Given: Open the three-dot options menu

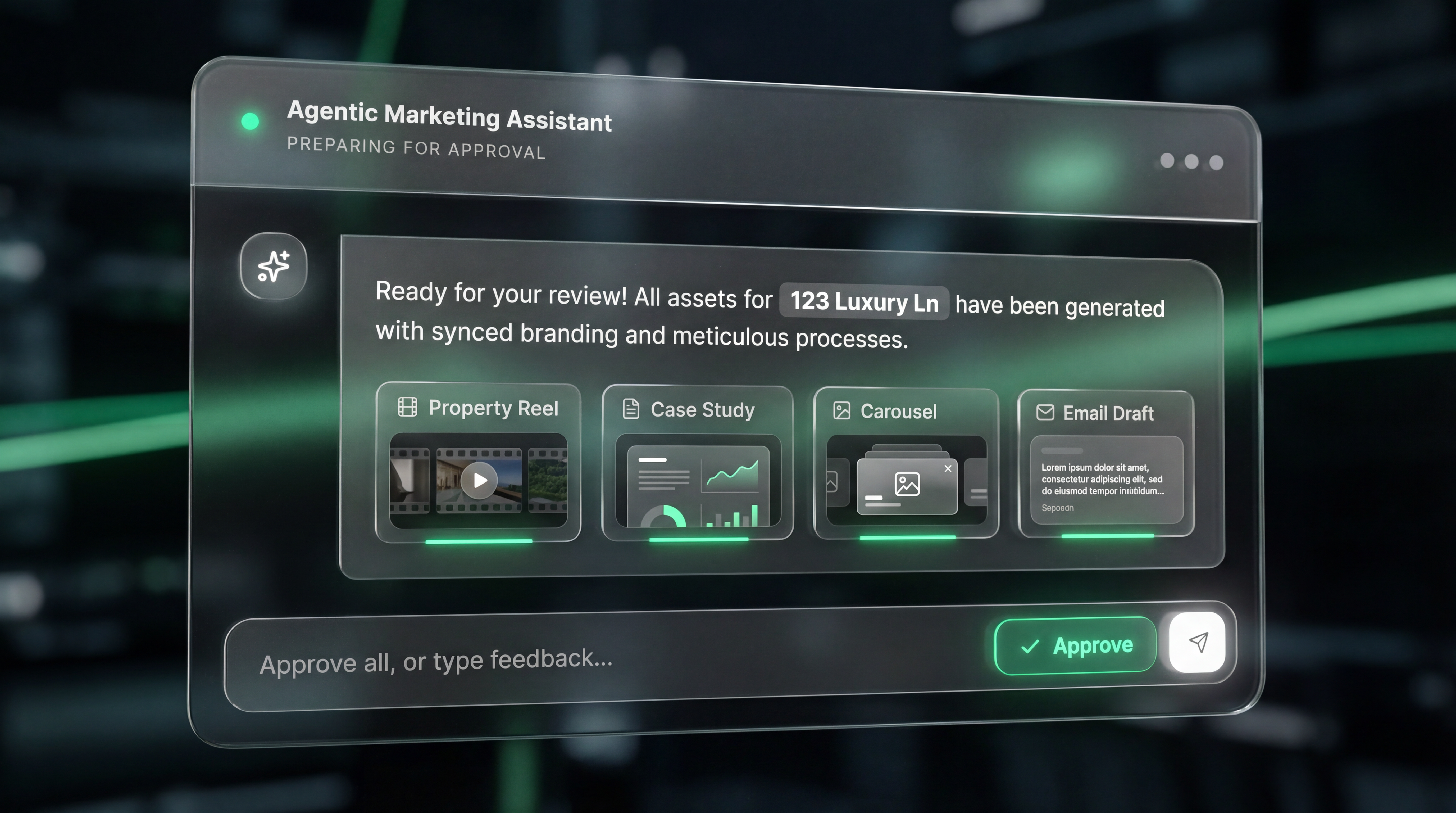Looking at the screenshot, I should point(1191,162).
